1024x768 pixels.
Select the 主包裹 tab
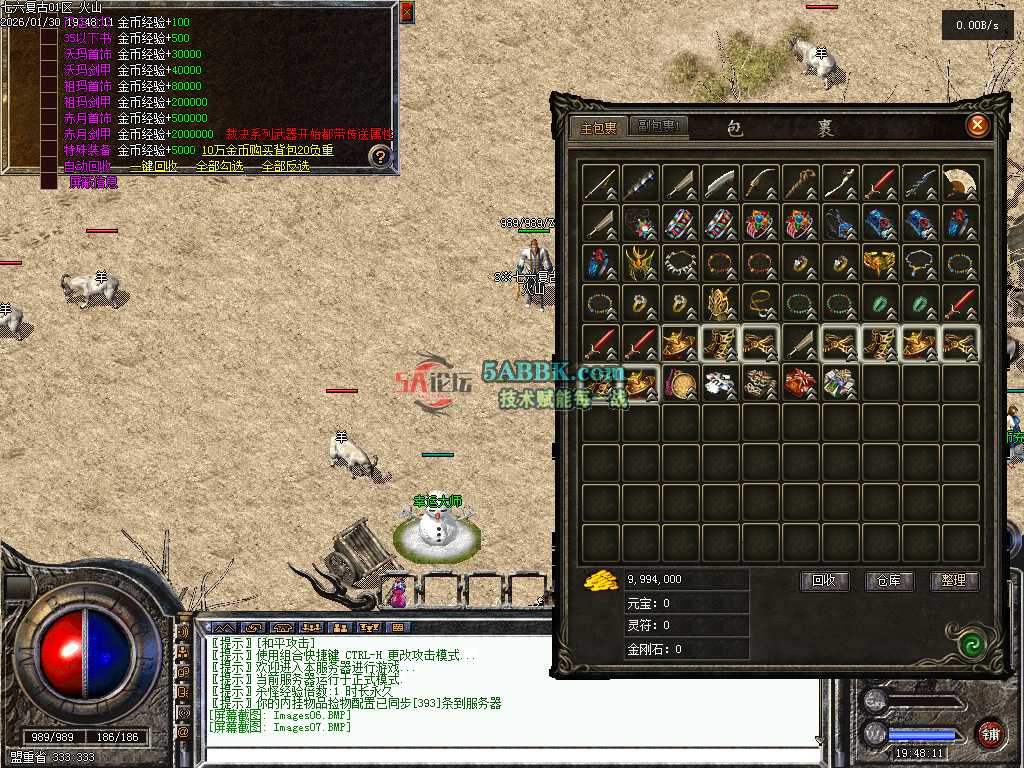(599, 127)
